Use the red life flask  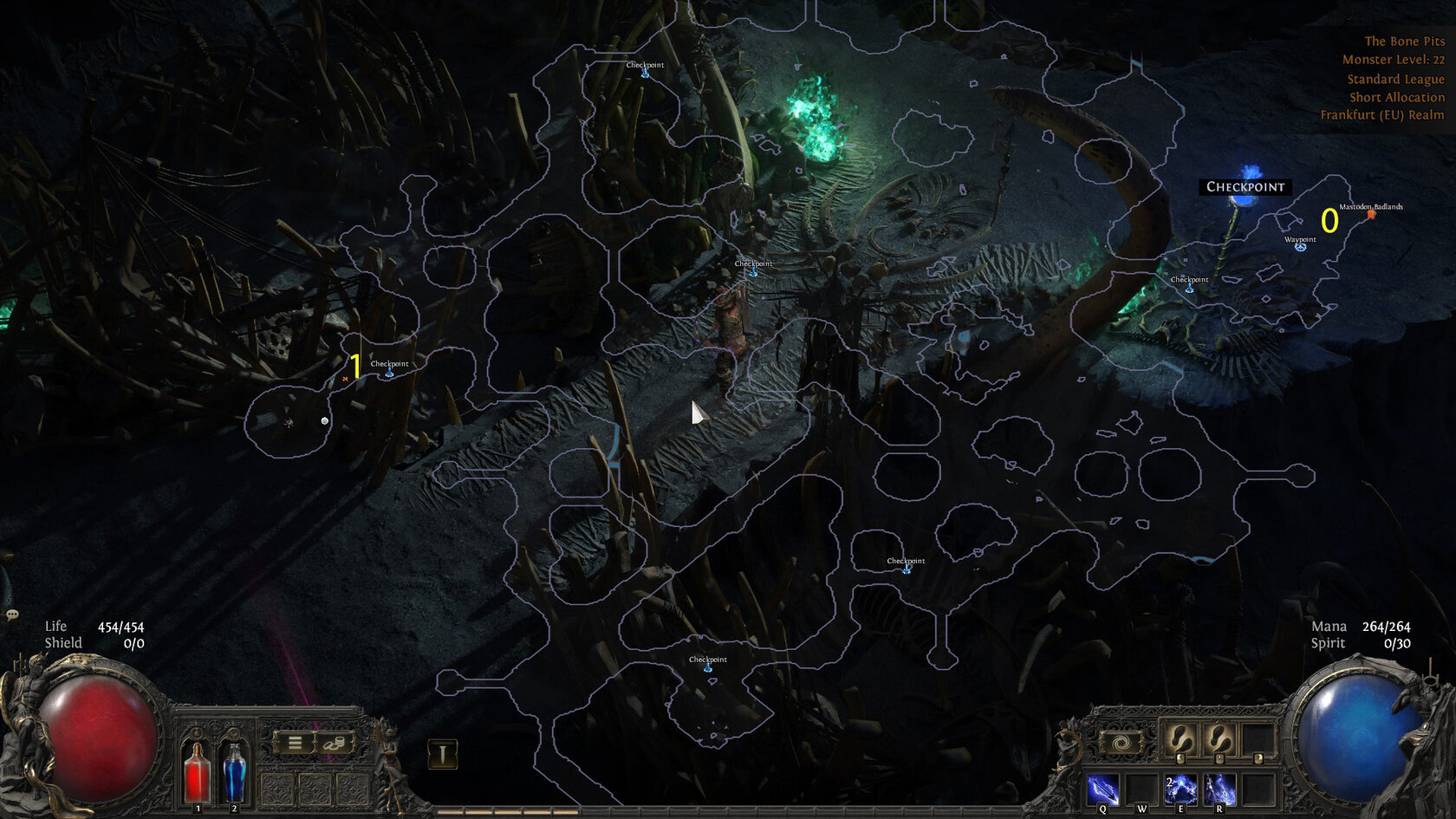coord(197,771)
